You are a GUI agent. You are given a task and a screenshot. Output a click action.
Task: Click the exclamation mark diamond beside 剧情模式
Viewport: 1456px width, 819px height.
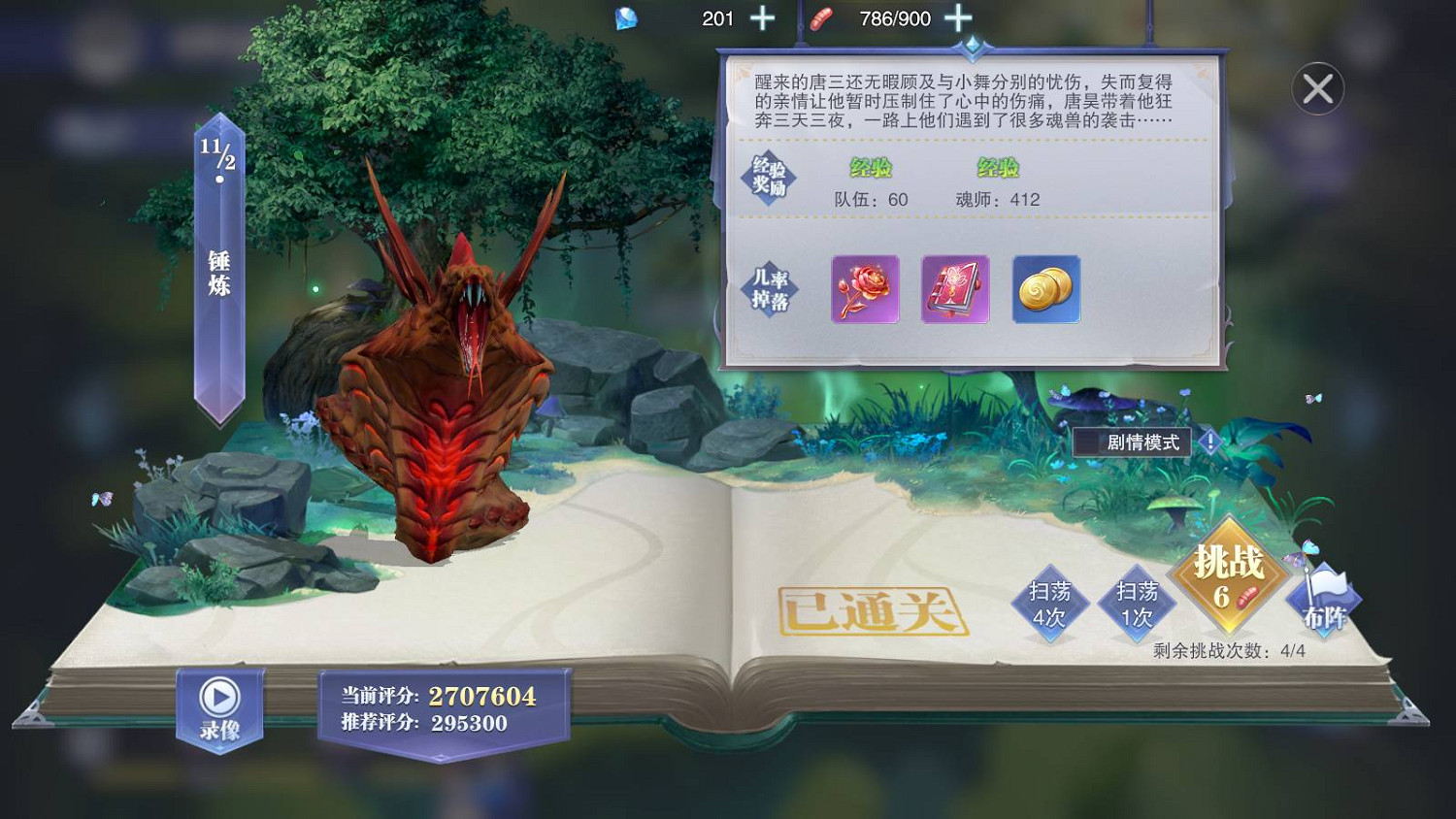click(1209, 442)
